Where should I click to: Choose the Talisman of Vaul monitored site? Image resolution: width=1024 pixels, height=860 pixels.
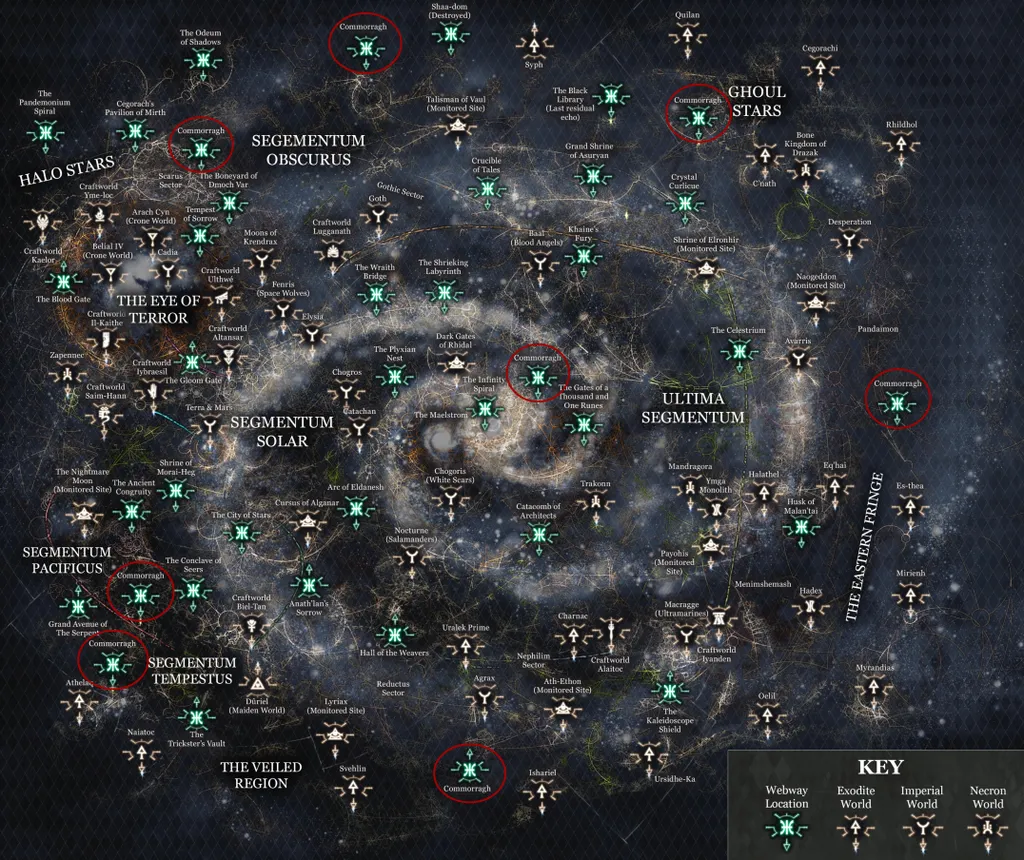pyautogui.click(x=460, y=126)
